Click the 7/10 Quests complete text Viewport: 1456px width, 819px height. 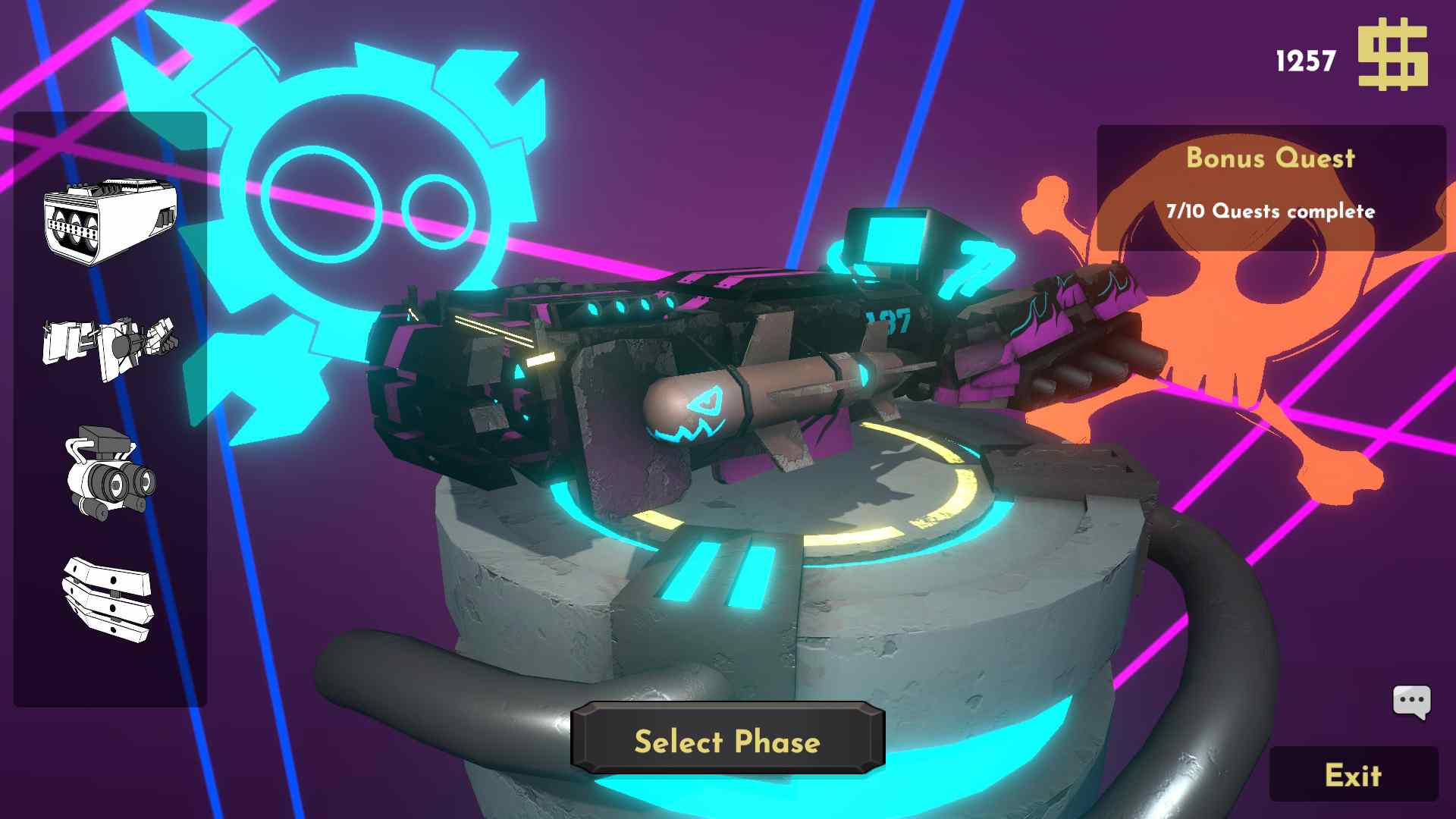1272,212
